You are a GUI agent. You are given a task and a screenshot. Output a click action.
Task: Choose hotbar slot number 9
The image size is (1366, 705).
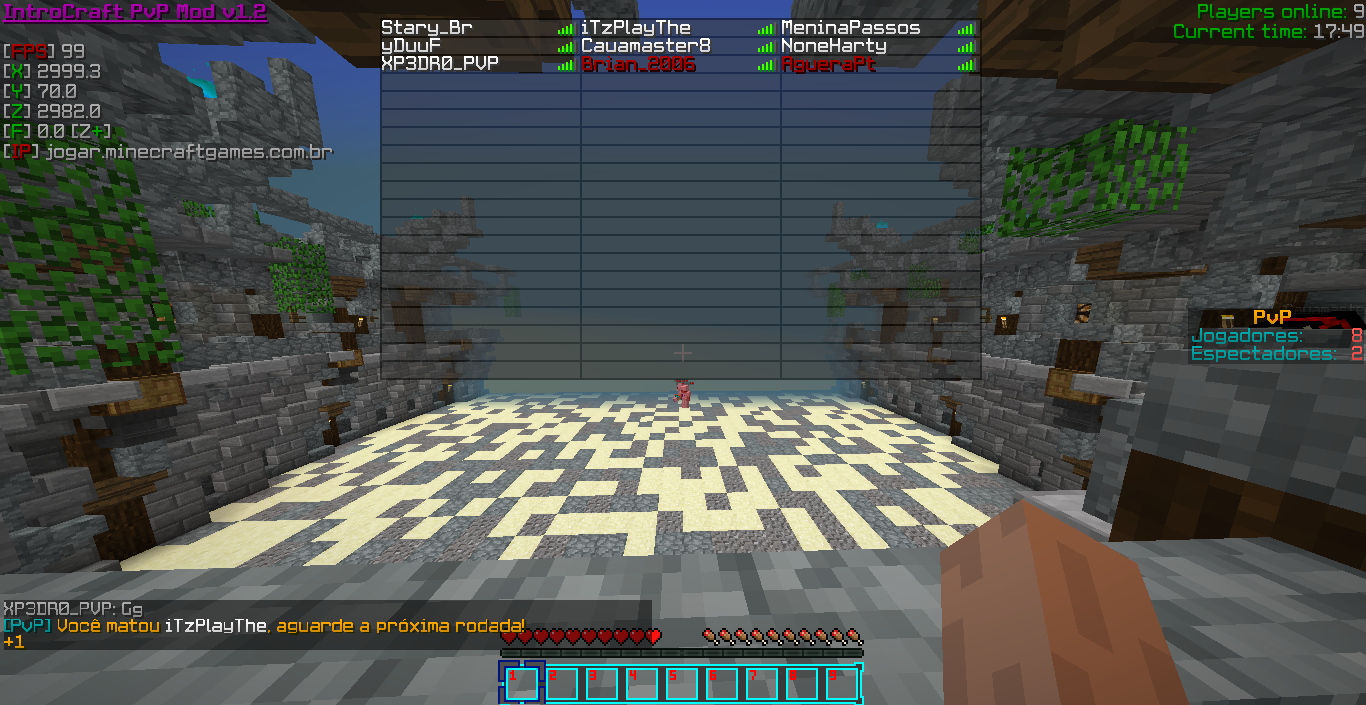(841, 684)
